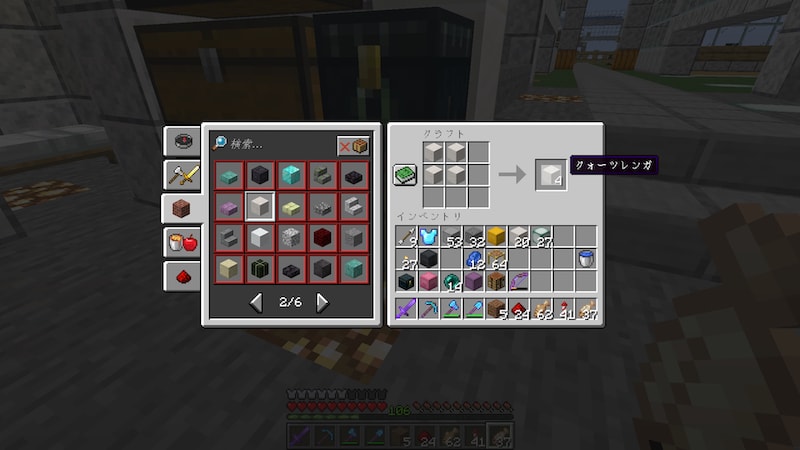Select the purple sword in the hotbar
The width and height of the screenshot is (800, 450).
point(406,309)
